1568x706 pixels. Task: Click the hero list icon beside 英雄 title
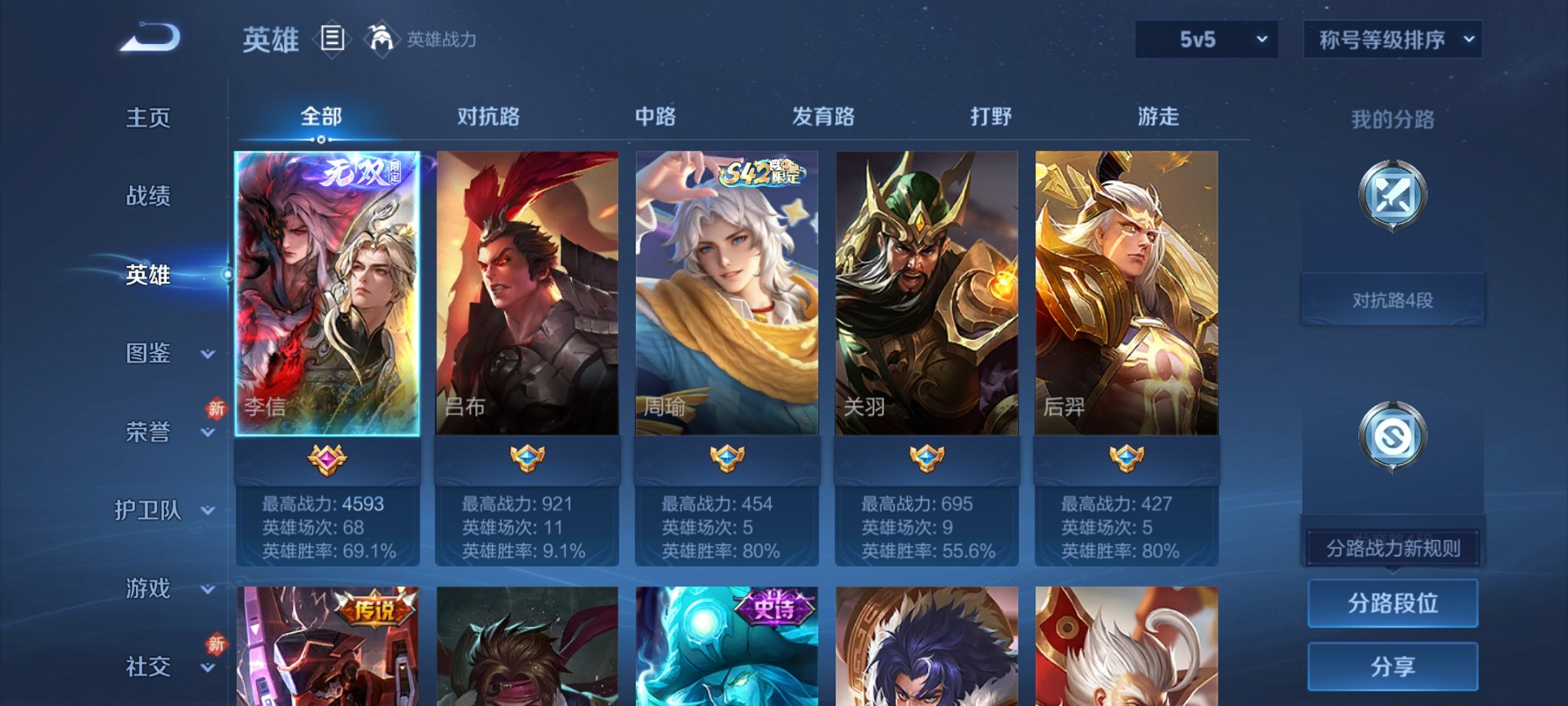(x=334, y=40)
